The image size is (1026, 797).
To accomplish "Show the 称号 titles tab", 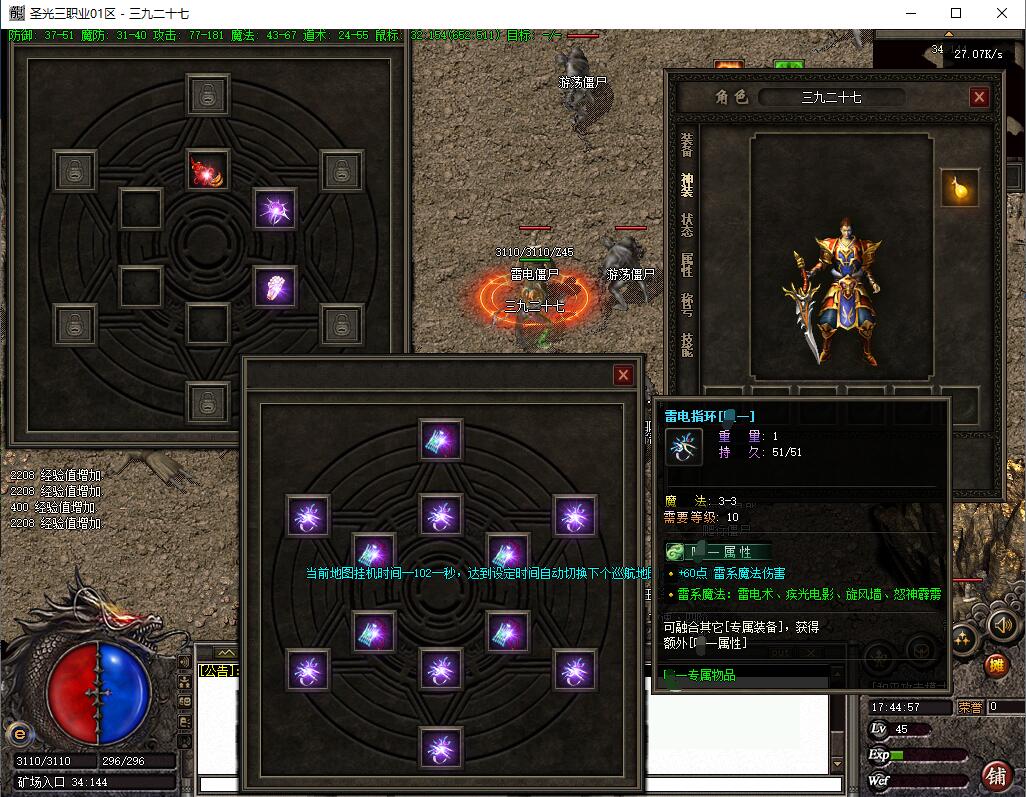I will click(687, 305).
